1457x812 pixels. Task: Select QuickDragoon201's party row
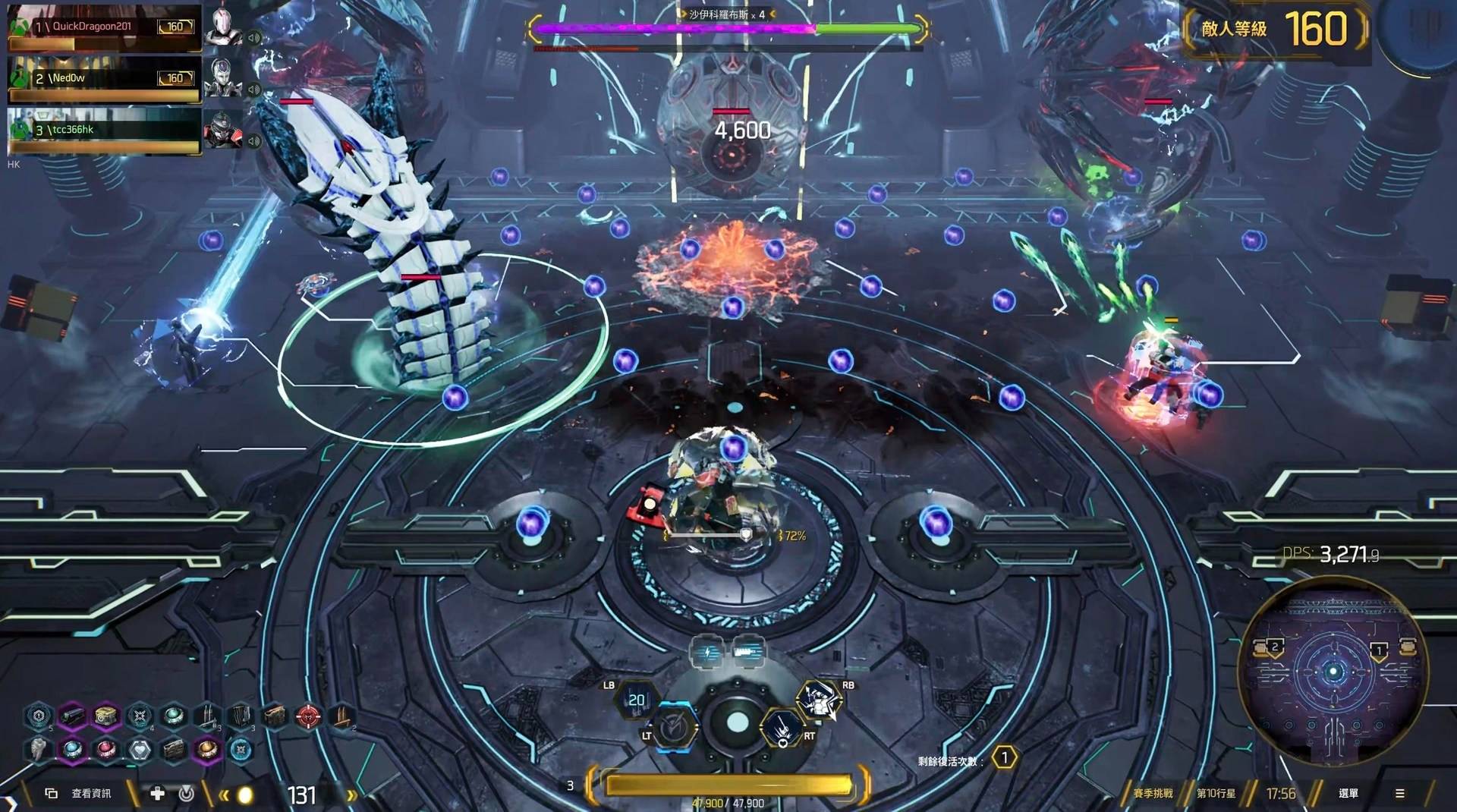coord(104,27)
